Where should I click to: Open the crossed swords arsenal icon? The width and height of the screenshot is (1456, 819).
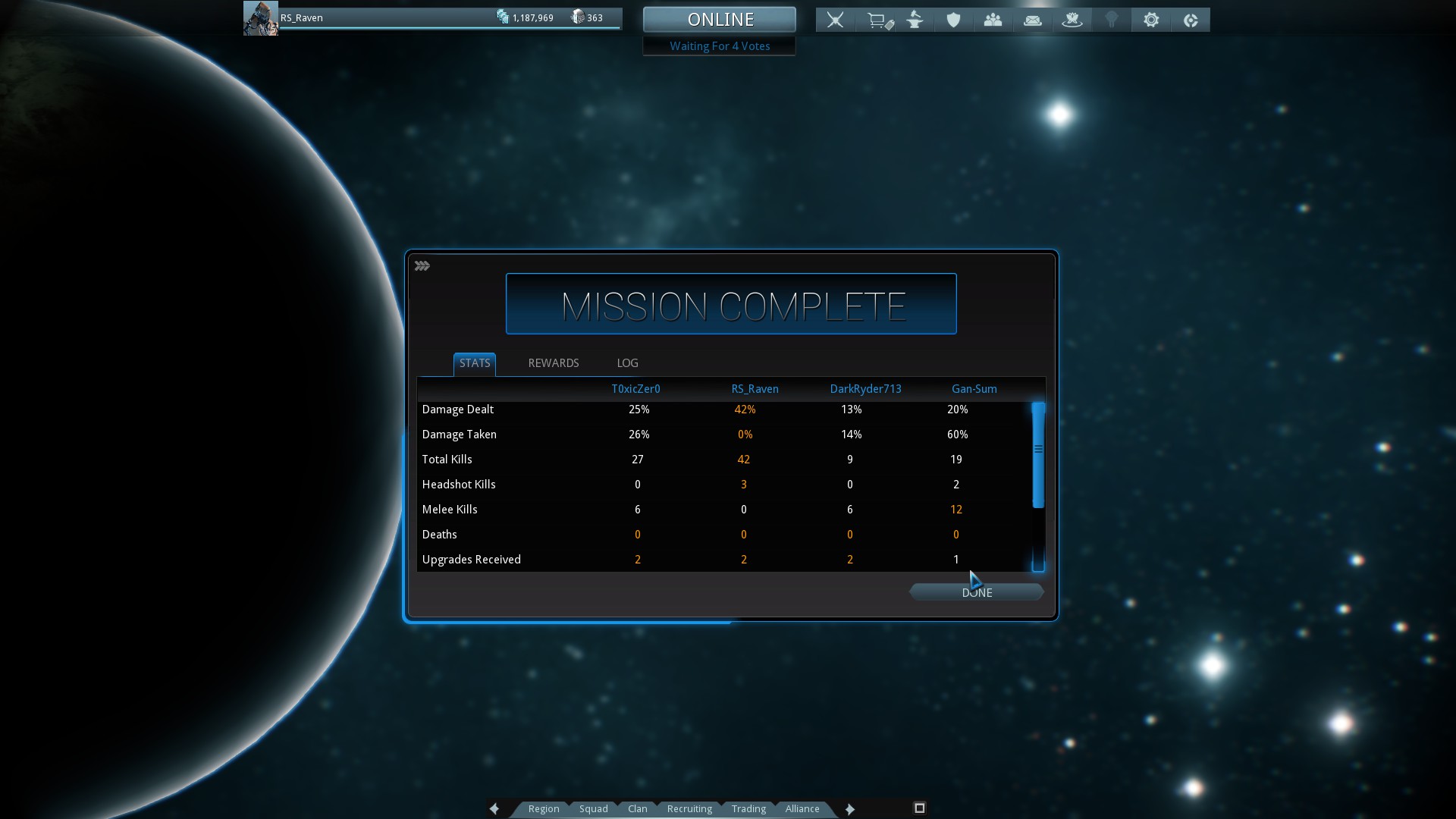click(836, 20)
